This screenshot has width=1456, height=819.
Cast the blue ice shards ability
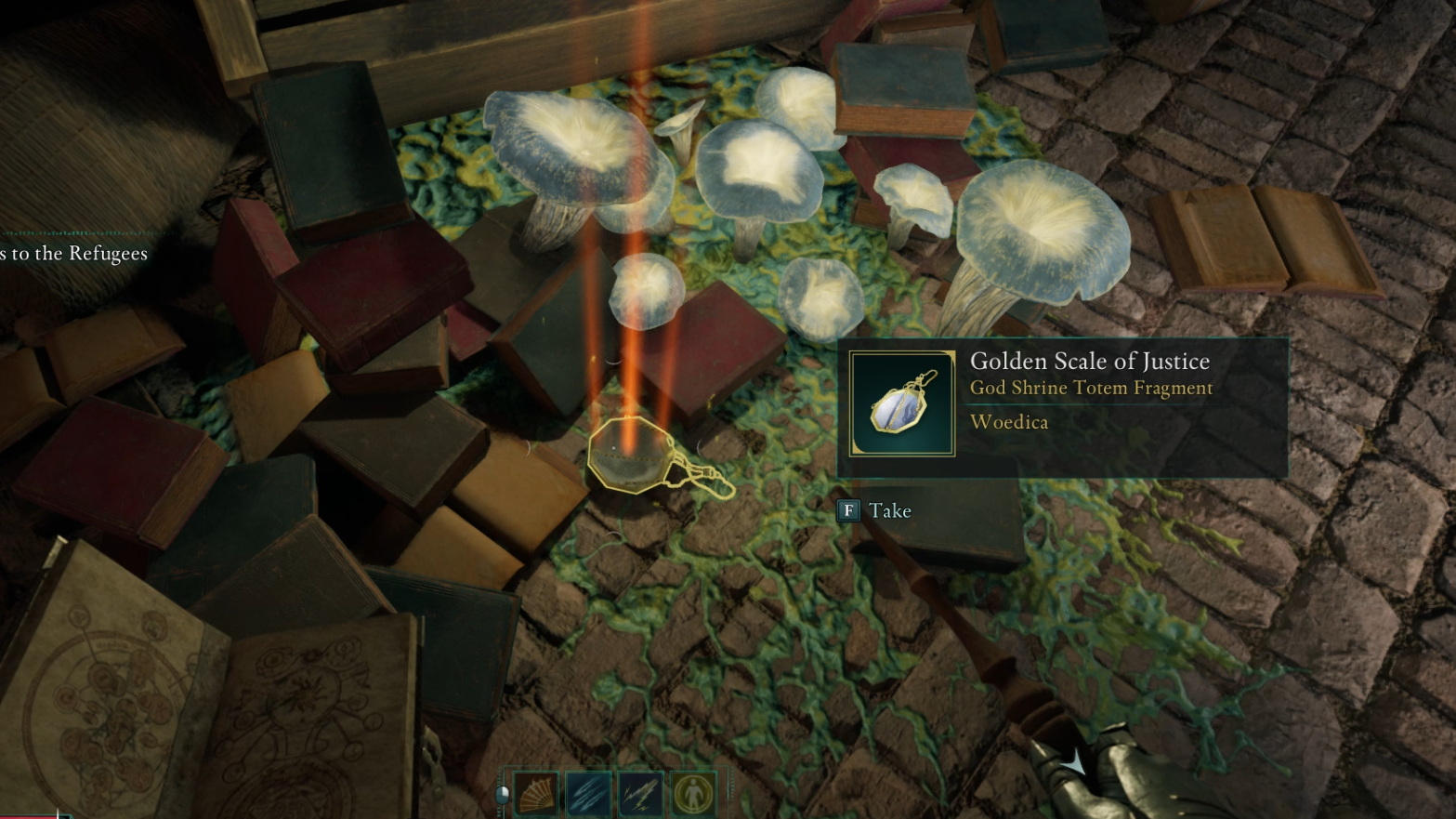point(588,795)
